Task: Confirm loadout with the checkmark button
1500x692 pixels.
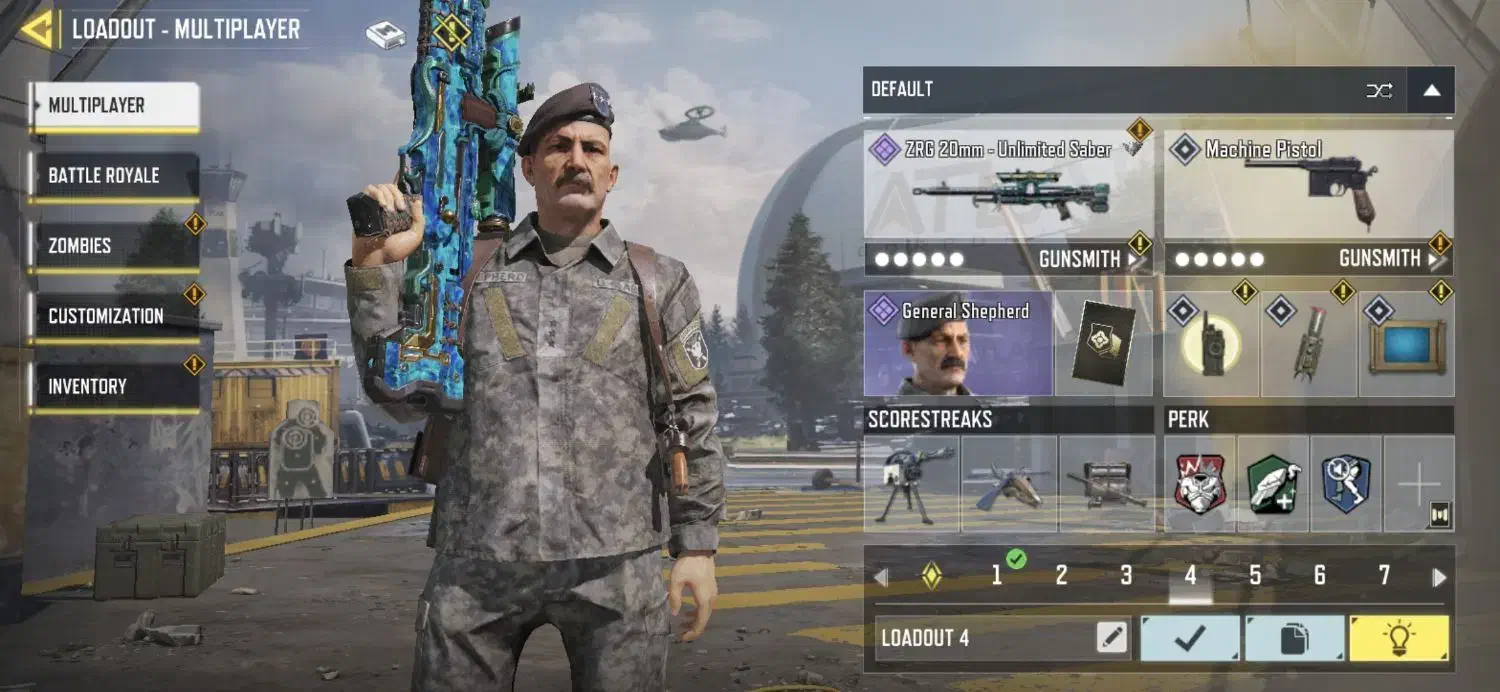Action: (1190, 638)
